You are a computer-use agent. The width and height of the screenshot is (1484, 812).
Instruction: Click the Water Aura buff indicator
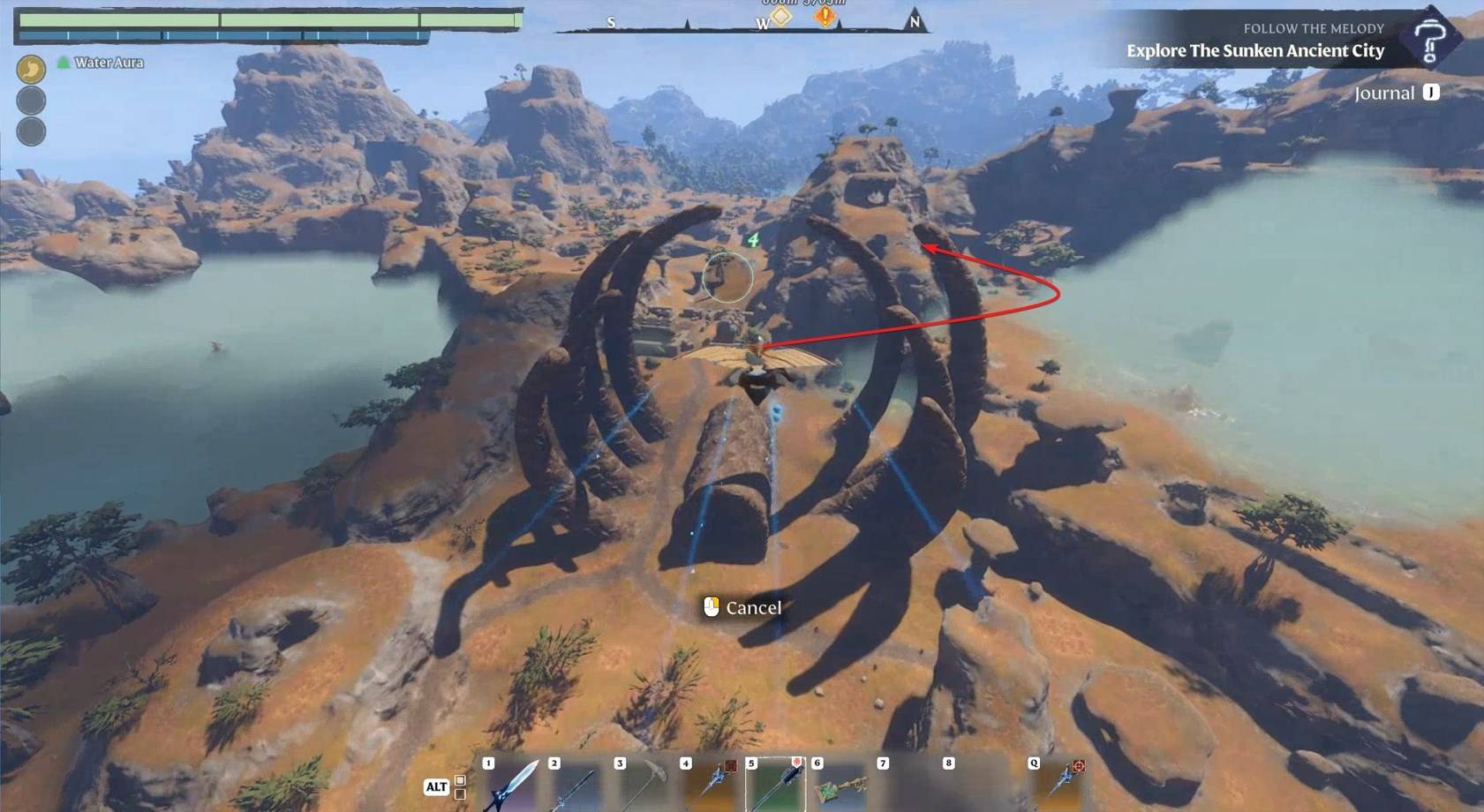coord(100,63)
